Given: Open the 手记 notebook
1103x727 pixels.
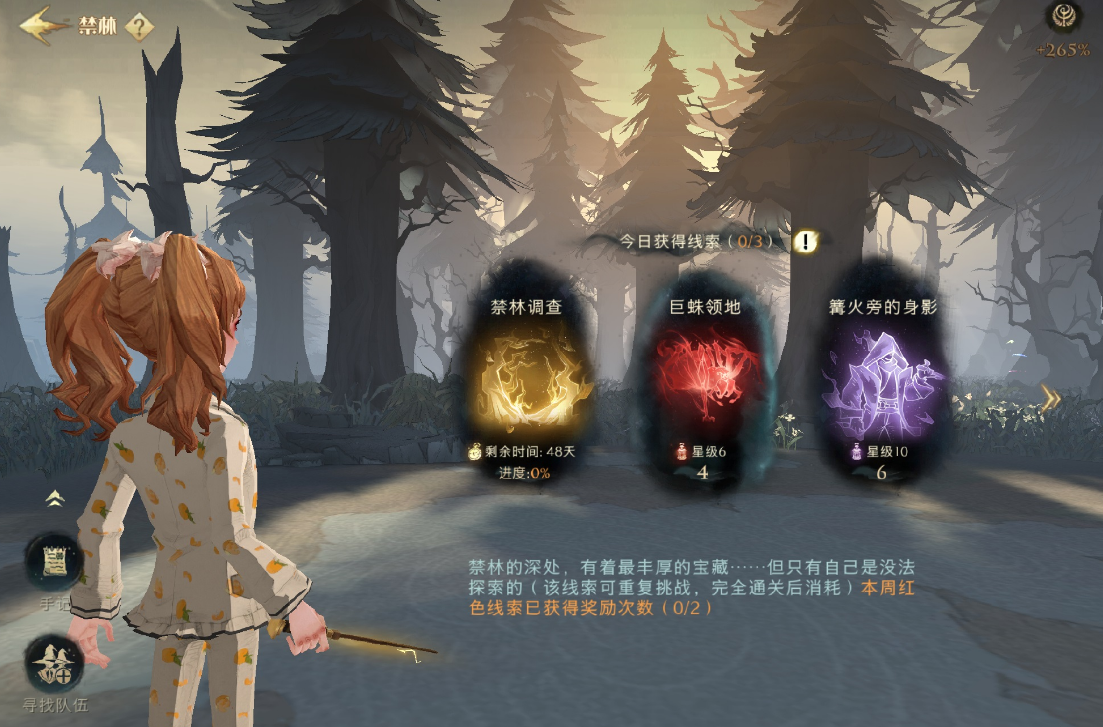Looking at the screenshot, I should (x=54, y=563).
